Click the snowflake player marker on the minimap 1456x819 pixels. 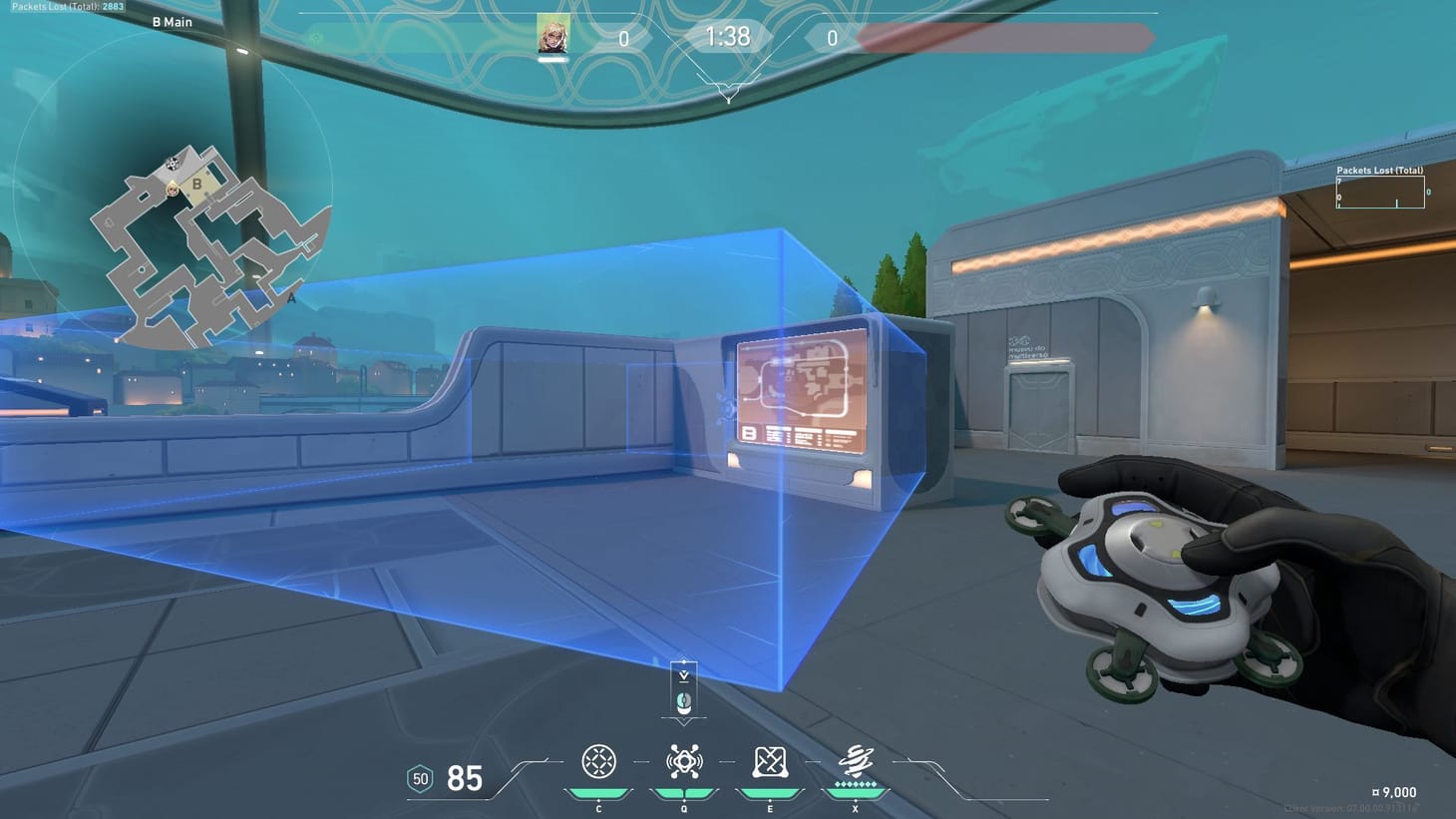click(x=172, y=162)
